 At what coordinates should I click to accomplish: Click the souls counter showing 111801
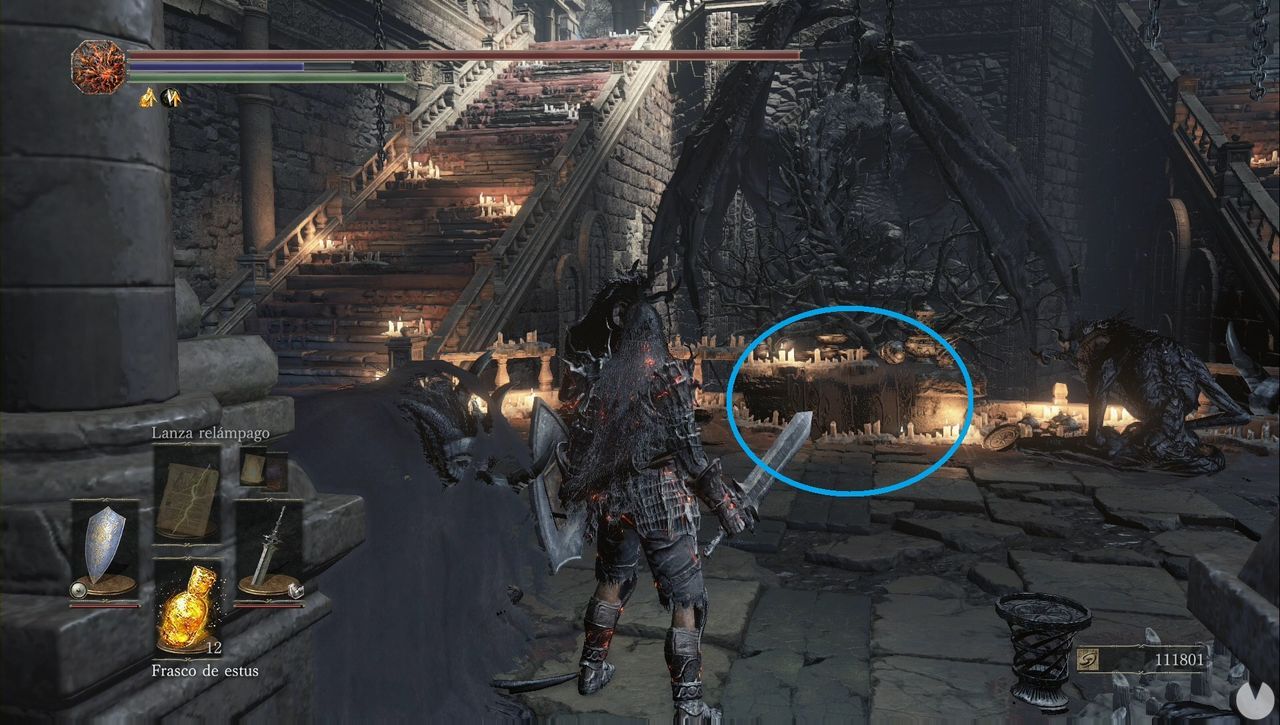tap(1178, 660)
